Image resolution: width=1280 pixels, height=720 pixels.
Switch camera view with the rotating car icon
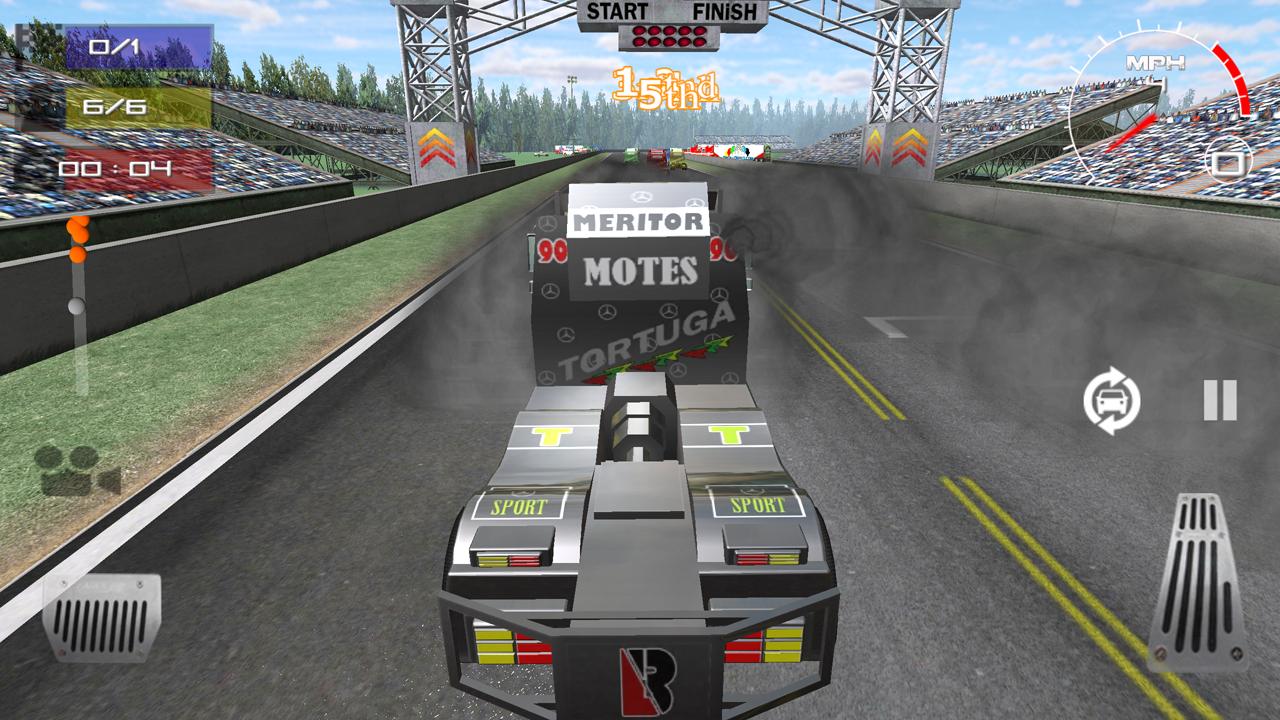1113,398
